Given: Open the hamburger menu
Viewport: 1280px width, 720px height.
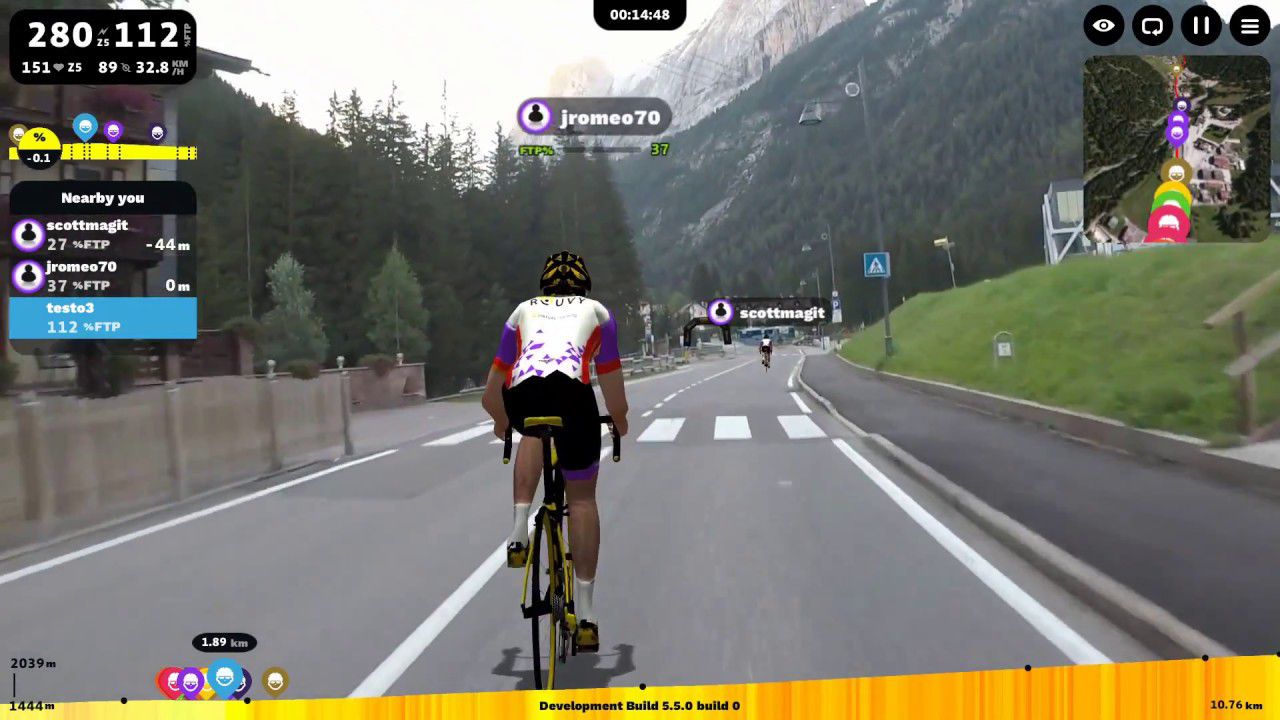Looking at the screenshot, I should pos(1250,26).
